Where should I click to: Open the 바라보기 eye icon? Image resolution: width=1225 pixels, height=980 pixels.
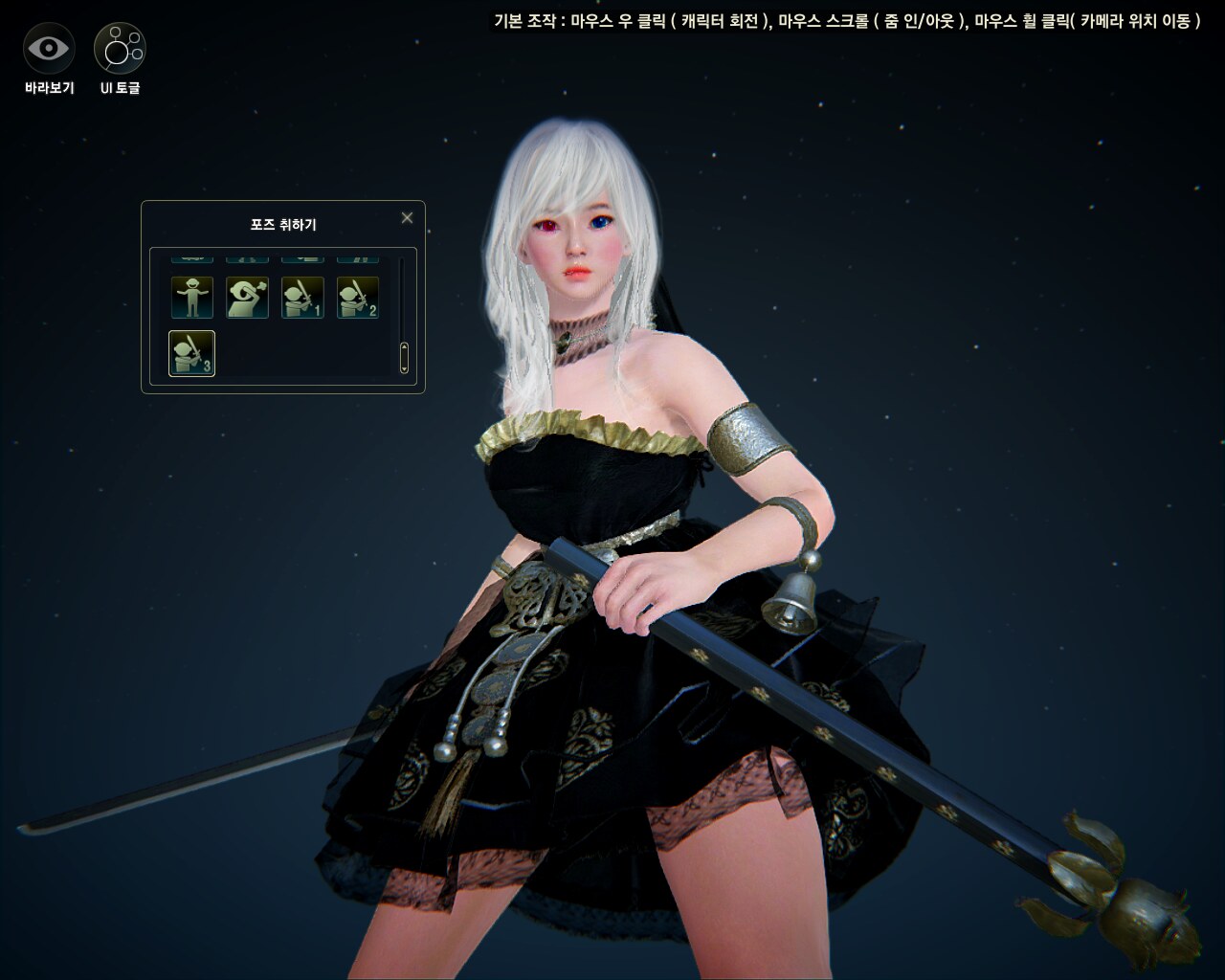pyautogui.click(x=49, y=48)
